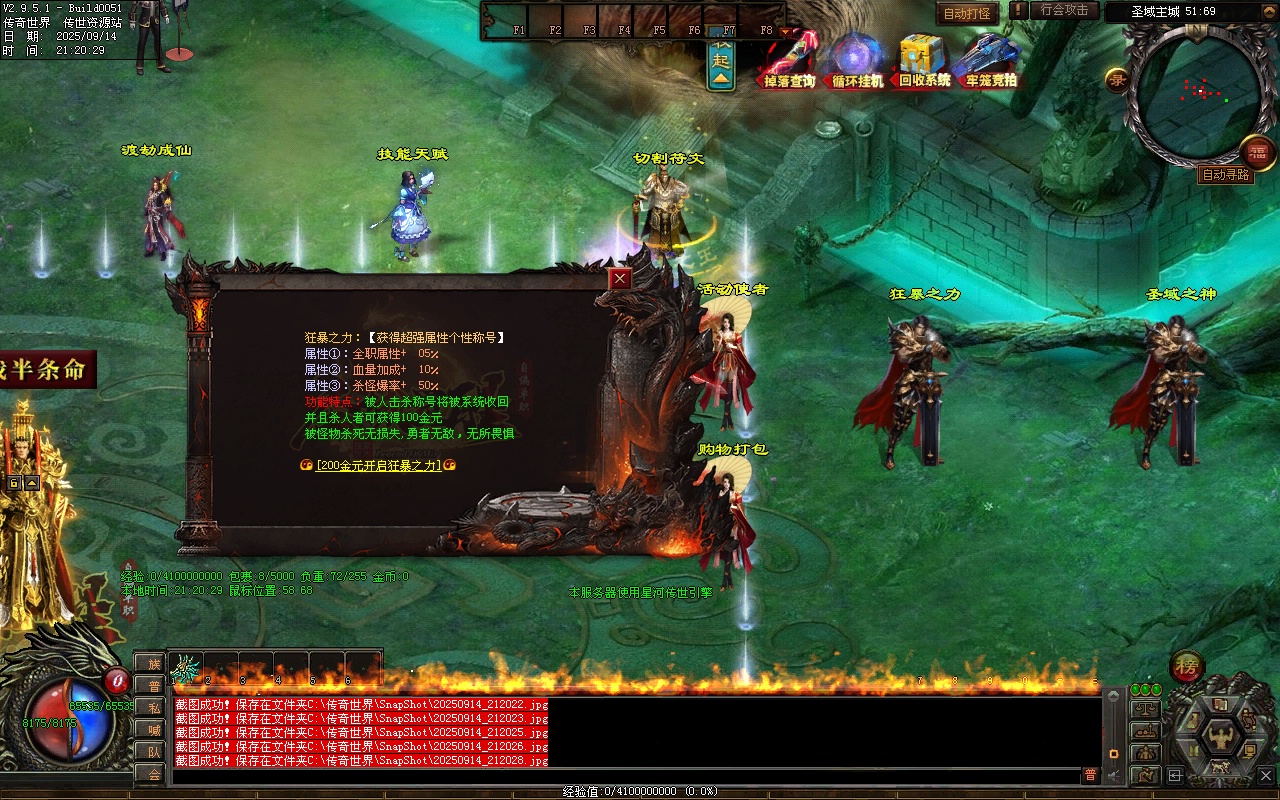
Task: Choose the 200金元开启狂暴之力 option
Action: click(378, 465)
